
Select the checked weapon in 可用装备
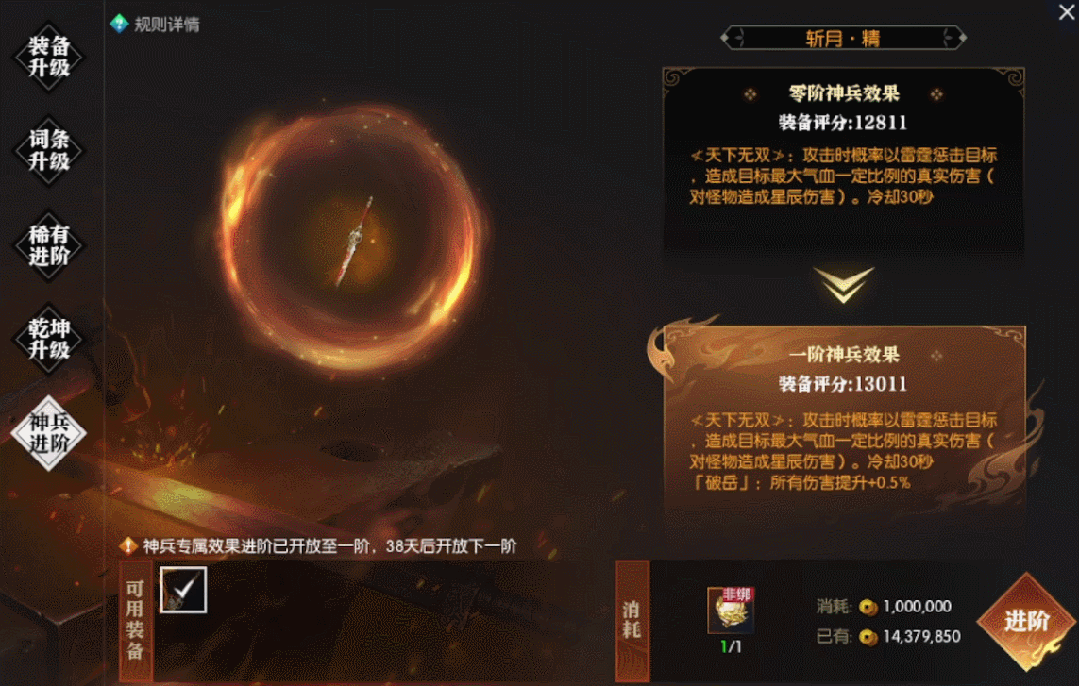(183, 590)
